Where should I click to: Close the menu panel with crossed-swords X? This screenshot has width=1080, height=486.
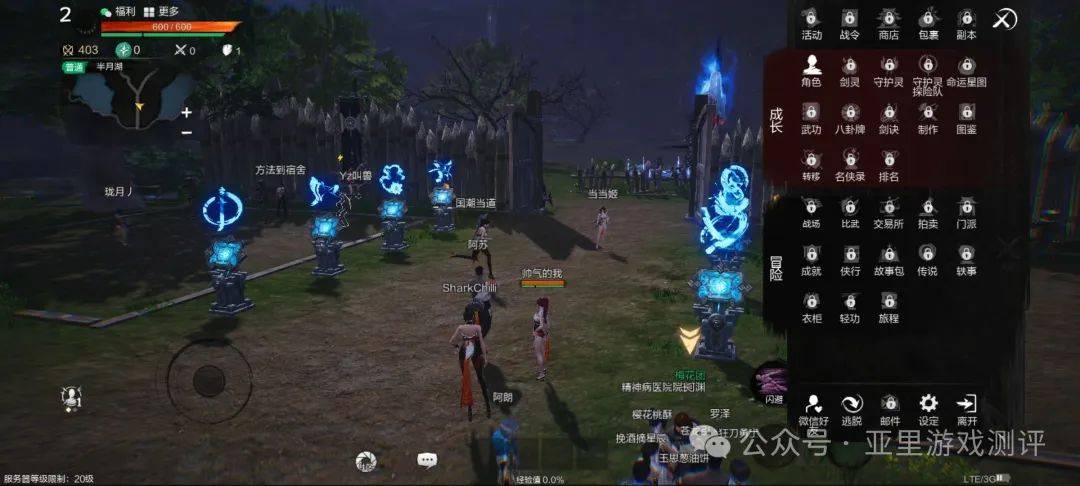tap(1004, 19)
